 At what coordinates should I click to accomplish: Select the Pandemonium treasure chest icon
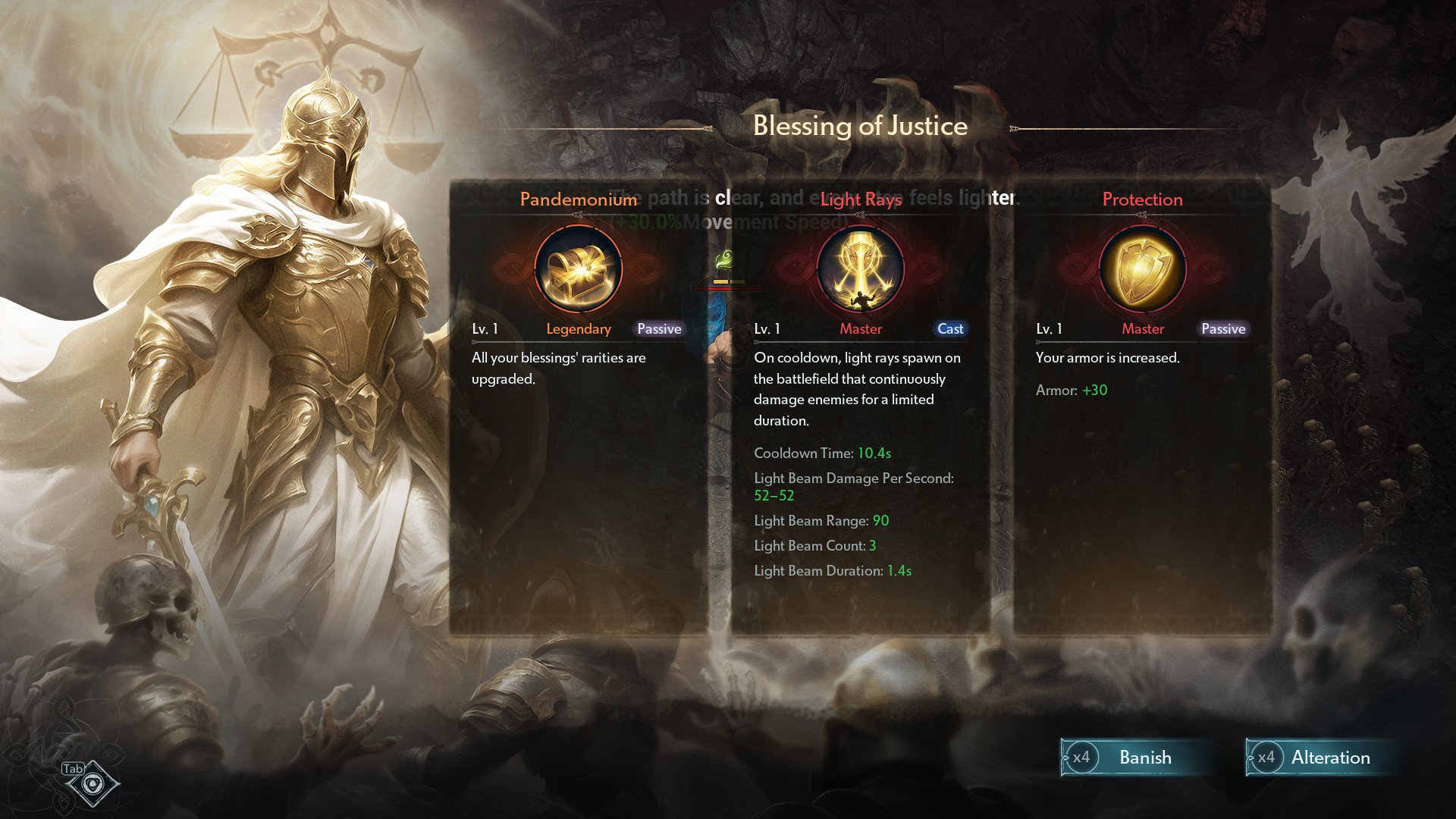[x=579, y=271]
